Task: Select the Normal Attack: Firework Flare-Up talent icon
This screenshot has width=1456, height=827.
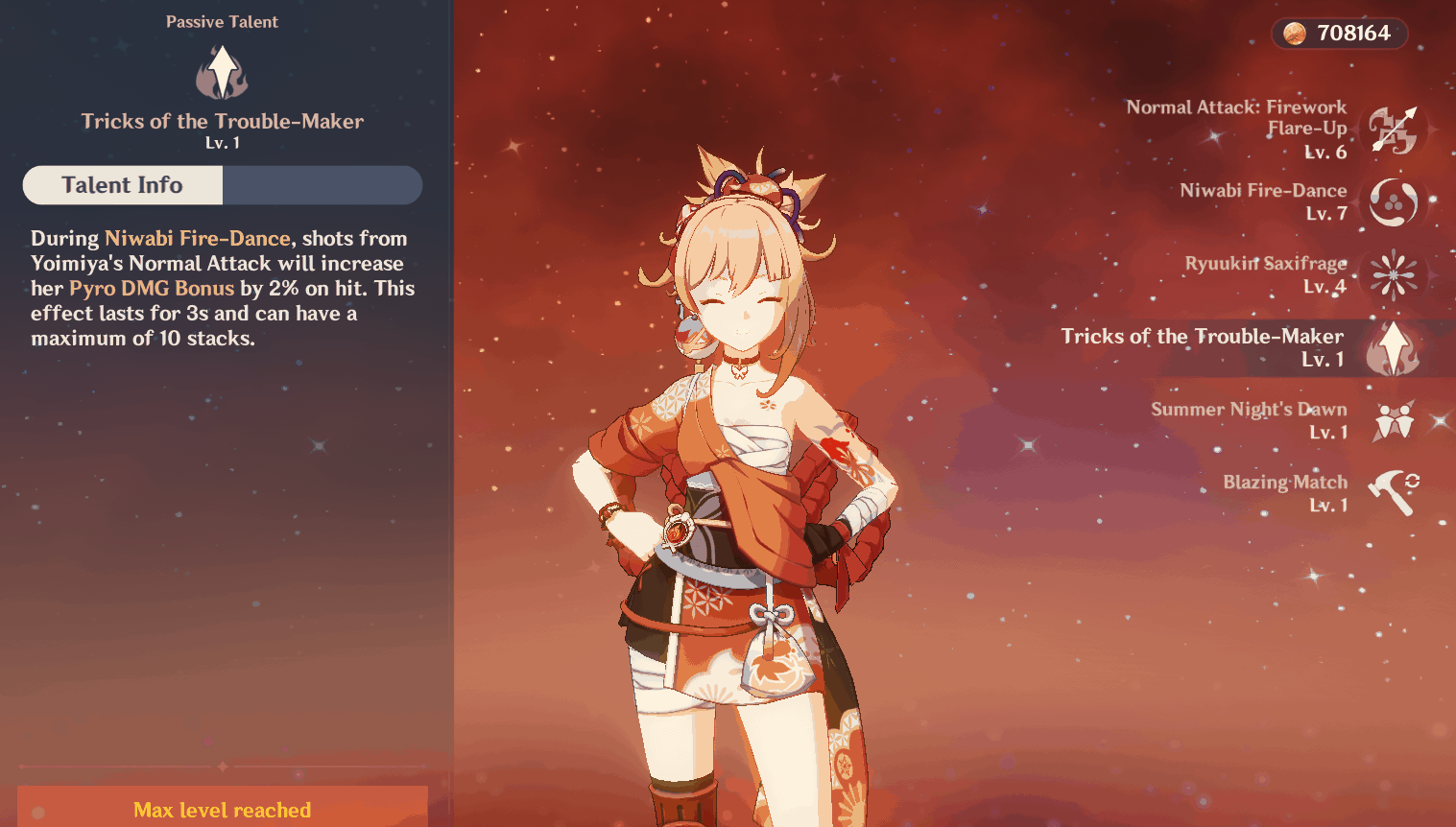Action: point(1394,130)
